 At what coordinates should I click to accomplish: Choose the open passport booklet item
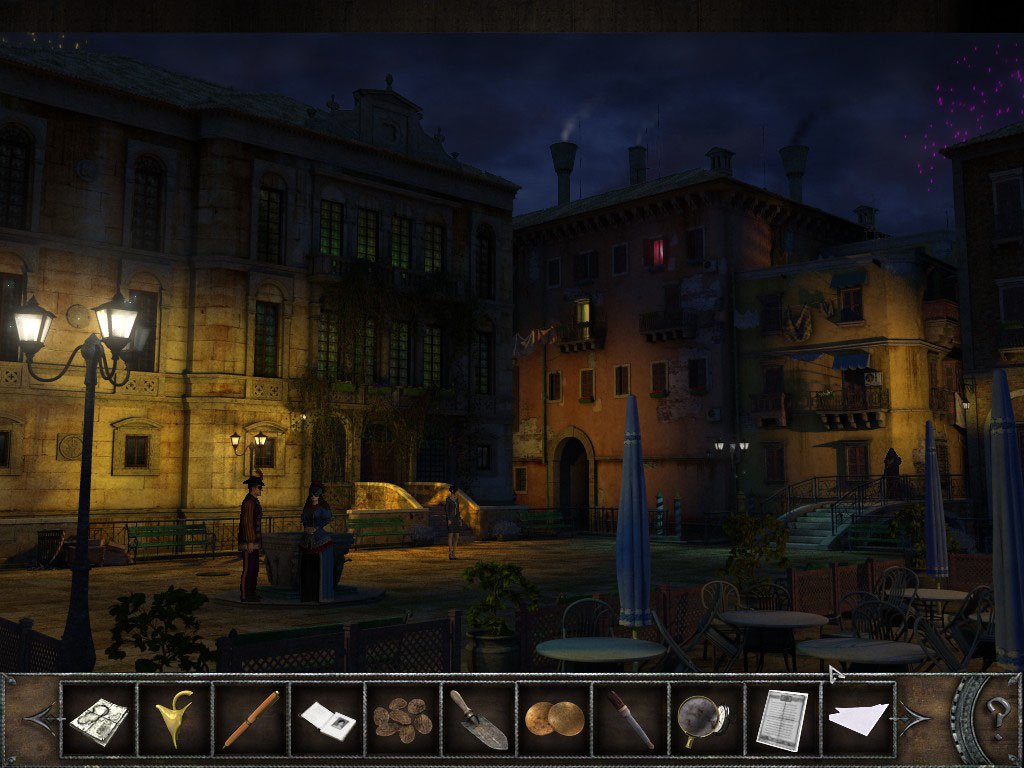pyautogui.click(x=326, y=719)
